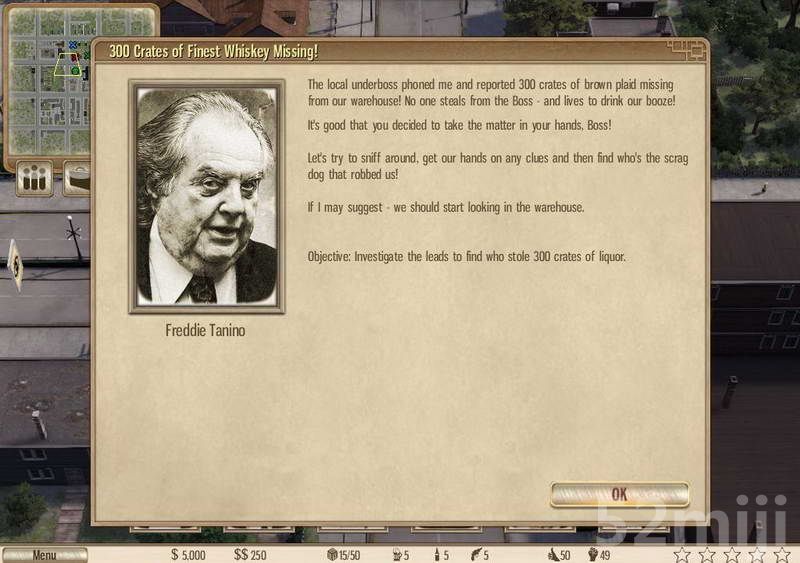Open the Menu button
Viewport: 800px width, 563px height.
(x=44, y=555)
